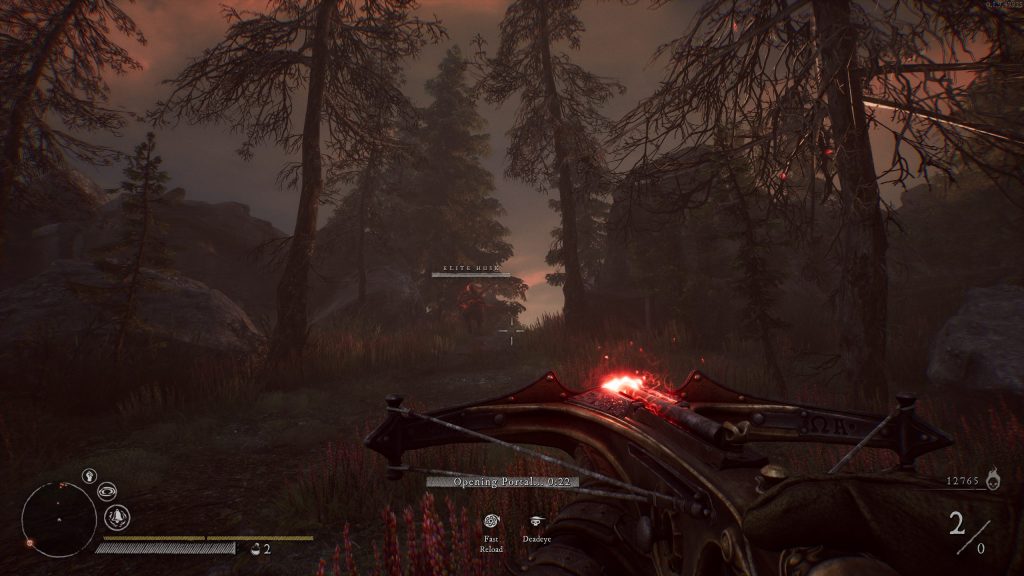Activate the raised fist ability icon
Image resolution: width=1024 pixels, height=576 pixels.
pyautogui.click(x=88, y=476)
